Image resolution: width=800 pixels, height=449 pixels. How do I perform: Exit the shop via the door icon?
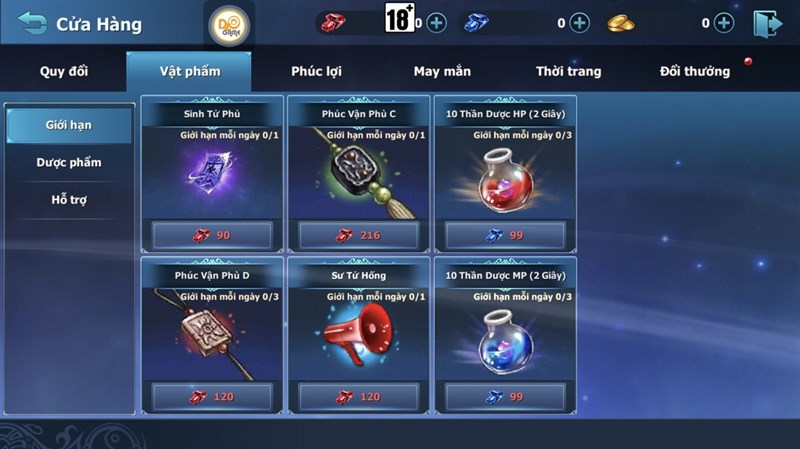pyautogui.click(x=768, y=23)
